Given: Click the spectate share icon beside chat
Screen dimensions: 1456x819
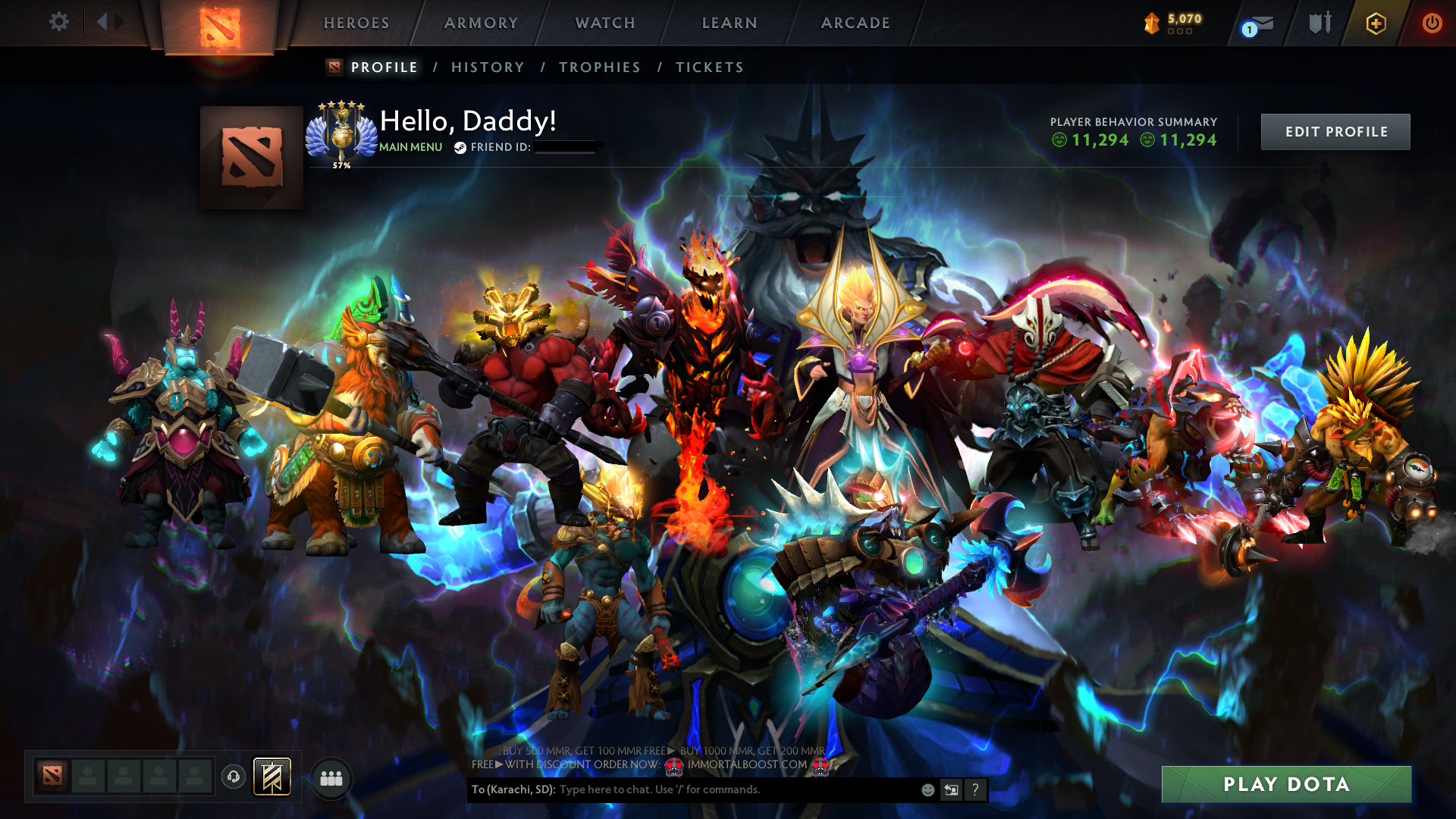Looking at the screenshot, I should coord(951,789).
